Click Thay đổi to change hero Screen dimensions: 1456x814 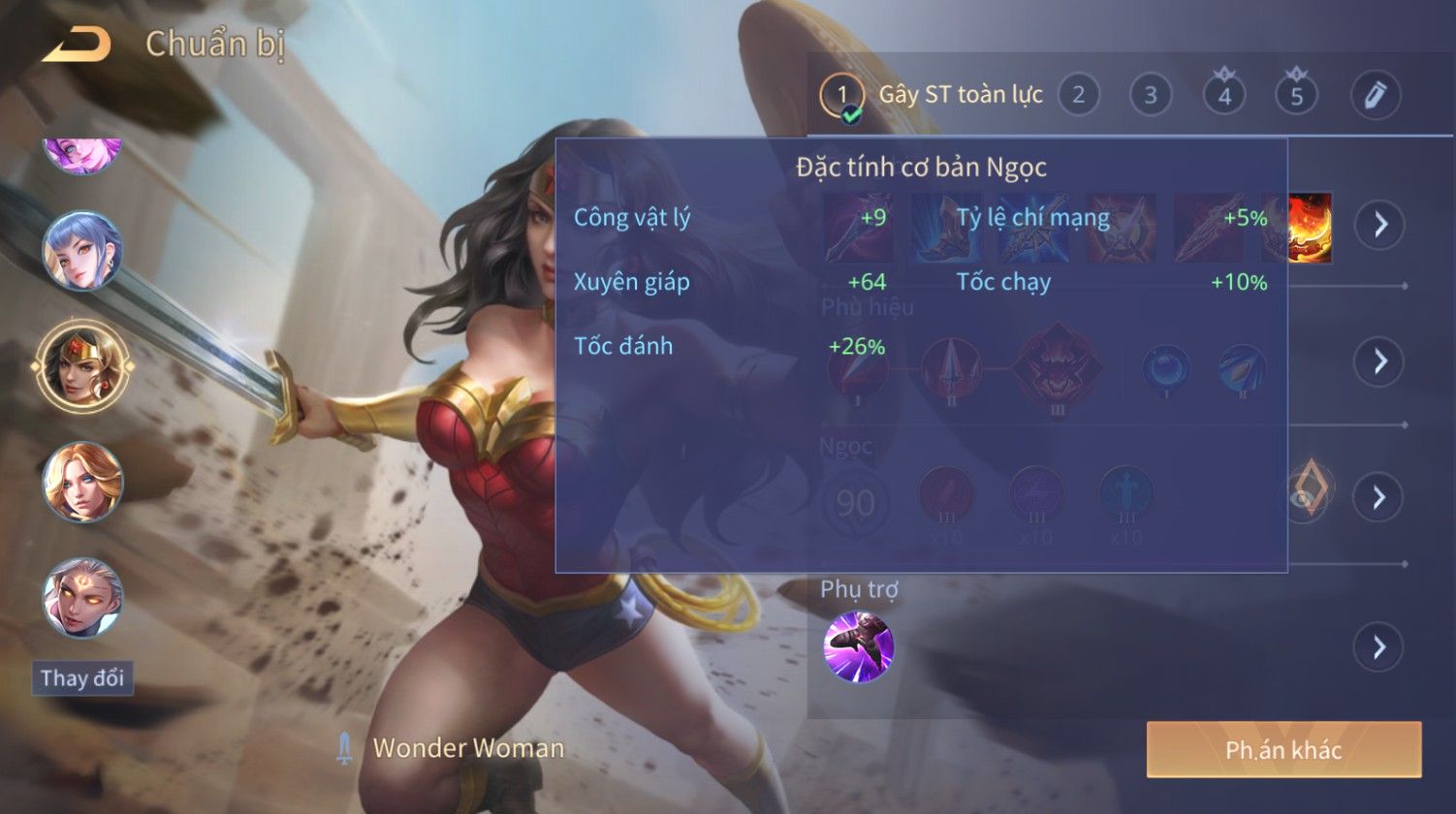(x=82, y=678)
